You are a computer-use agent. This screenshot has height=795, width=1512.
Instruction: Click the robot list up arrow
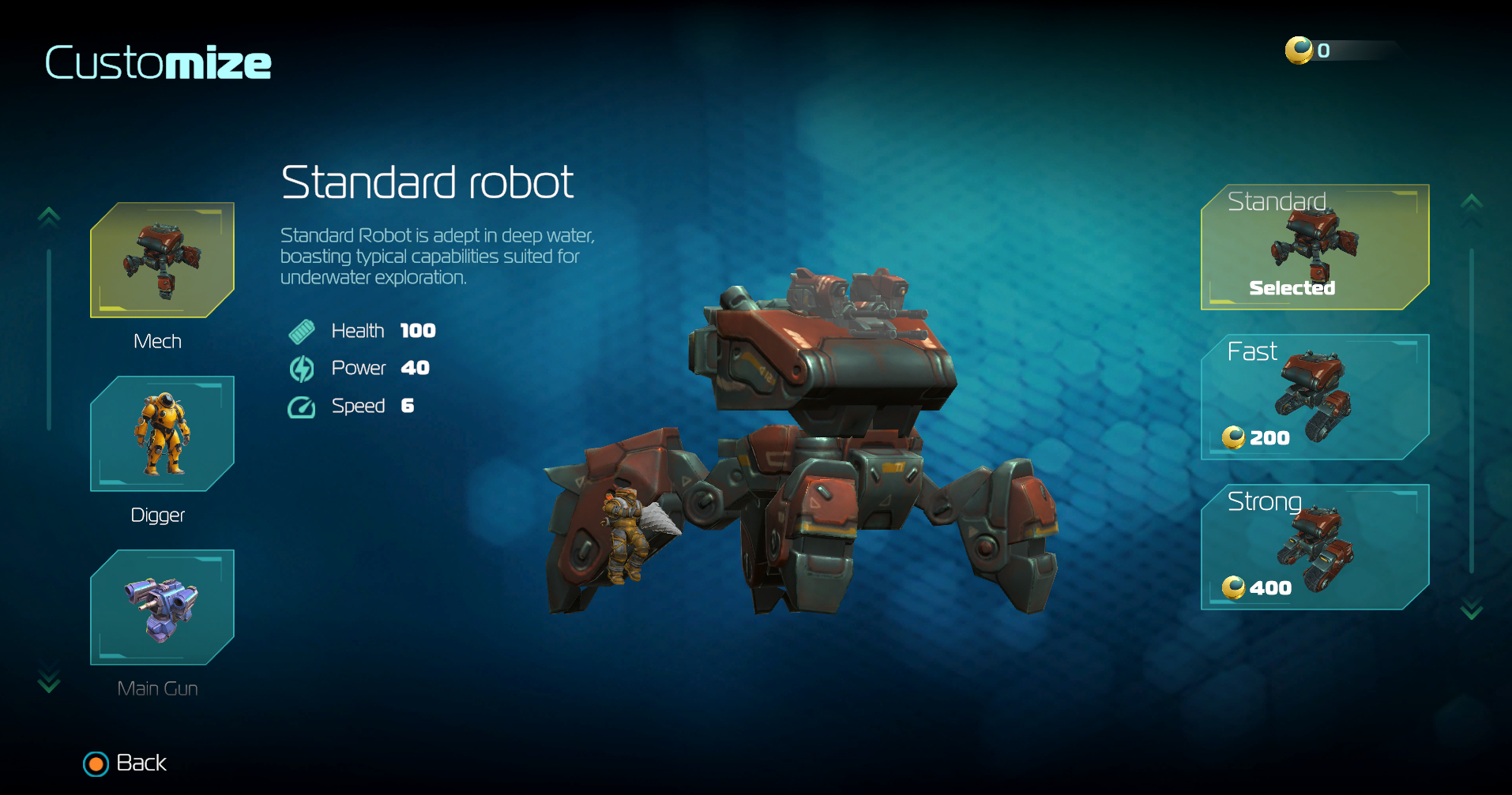coord(1471,204)
